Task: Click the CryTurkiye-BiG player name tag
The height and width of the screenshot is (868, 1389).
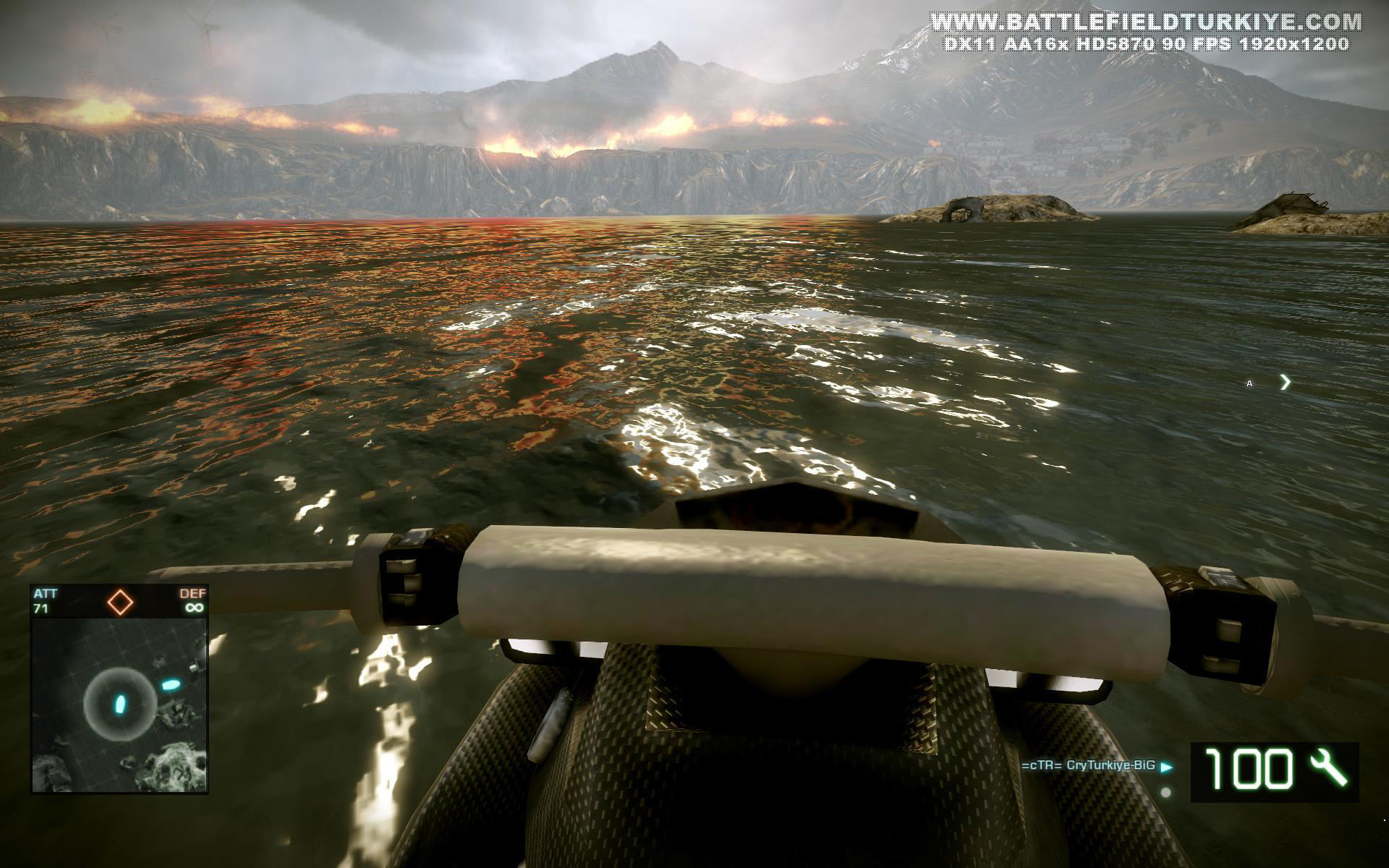Action: [x=1088, y=765]
